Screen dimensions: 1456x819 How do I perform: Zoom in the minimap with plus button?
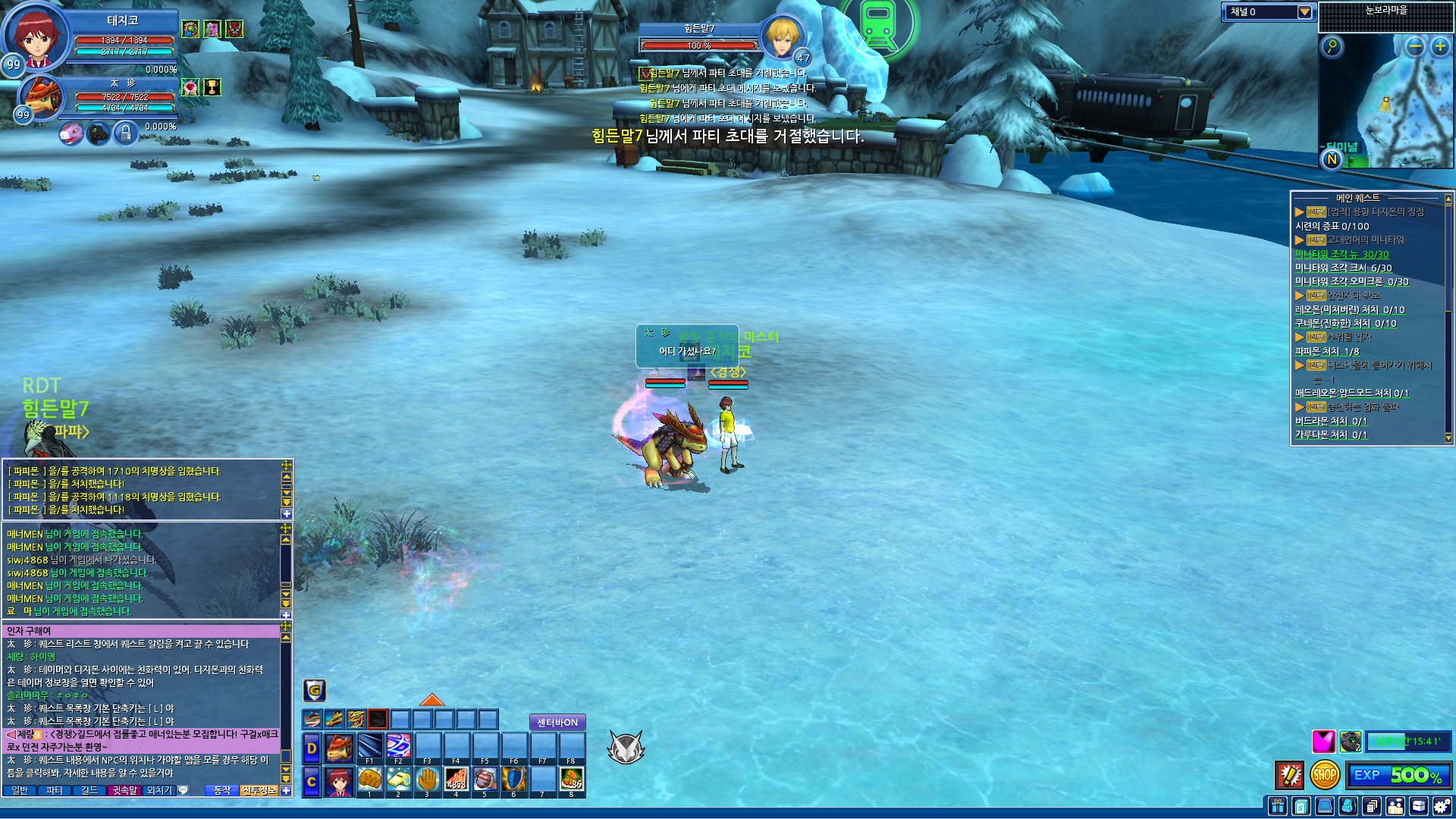(1440, 46)
